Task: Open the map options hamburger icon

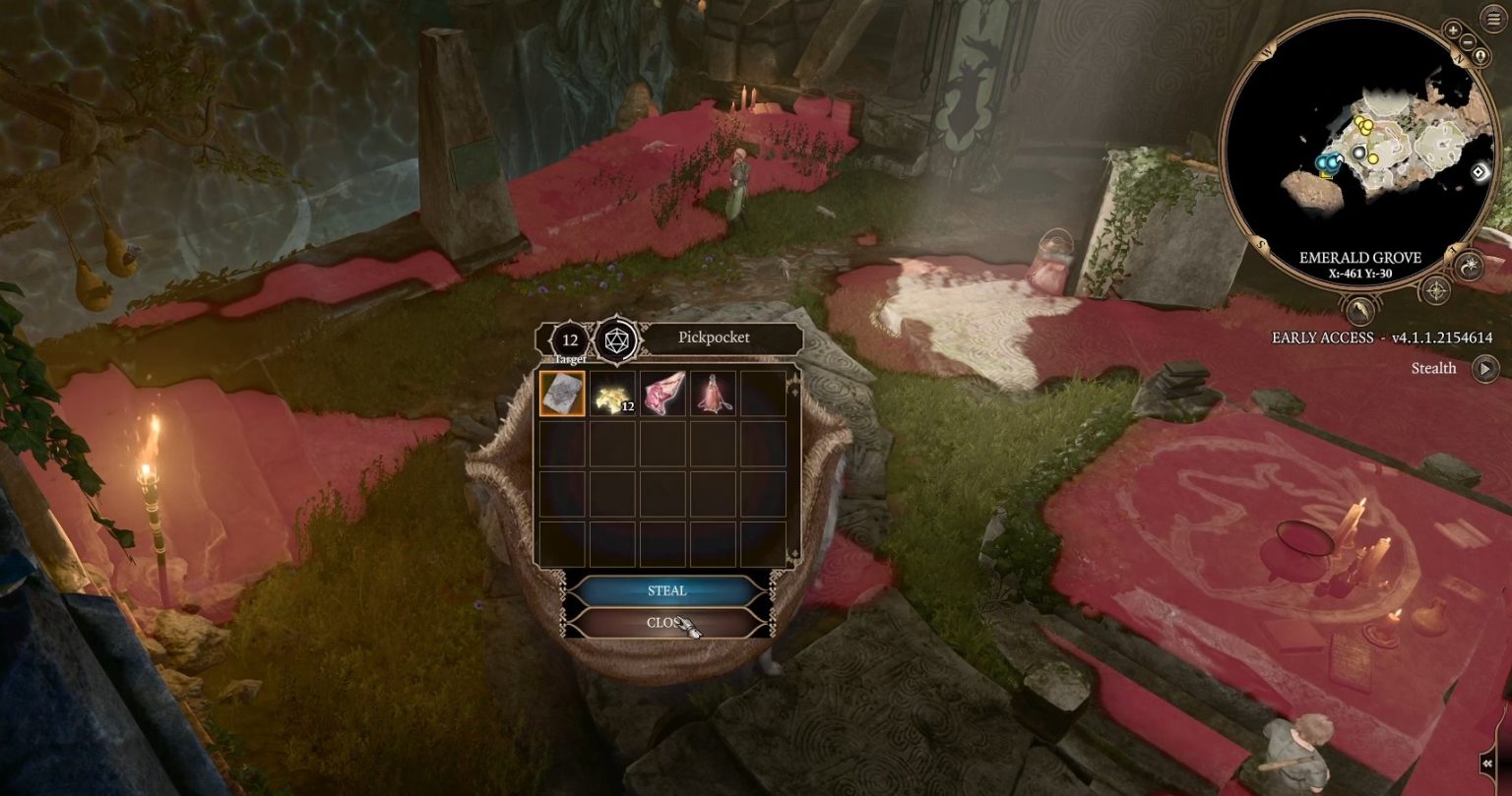Action: (1491, 19)
